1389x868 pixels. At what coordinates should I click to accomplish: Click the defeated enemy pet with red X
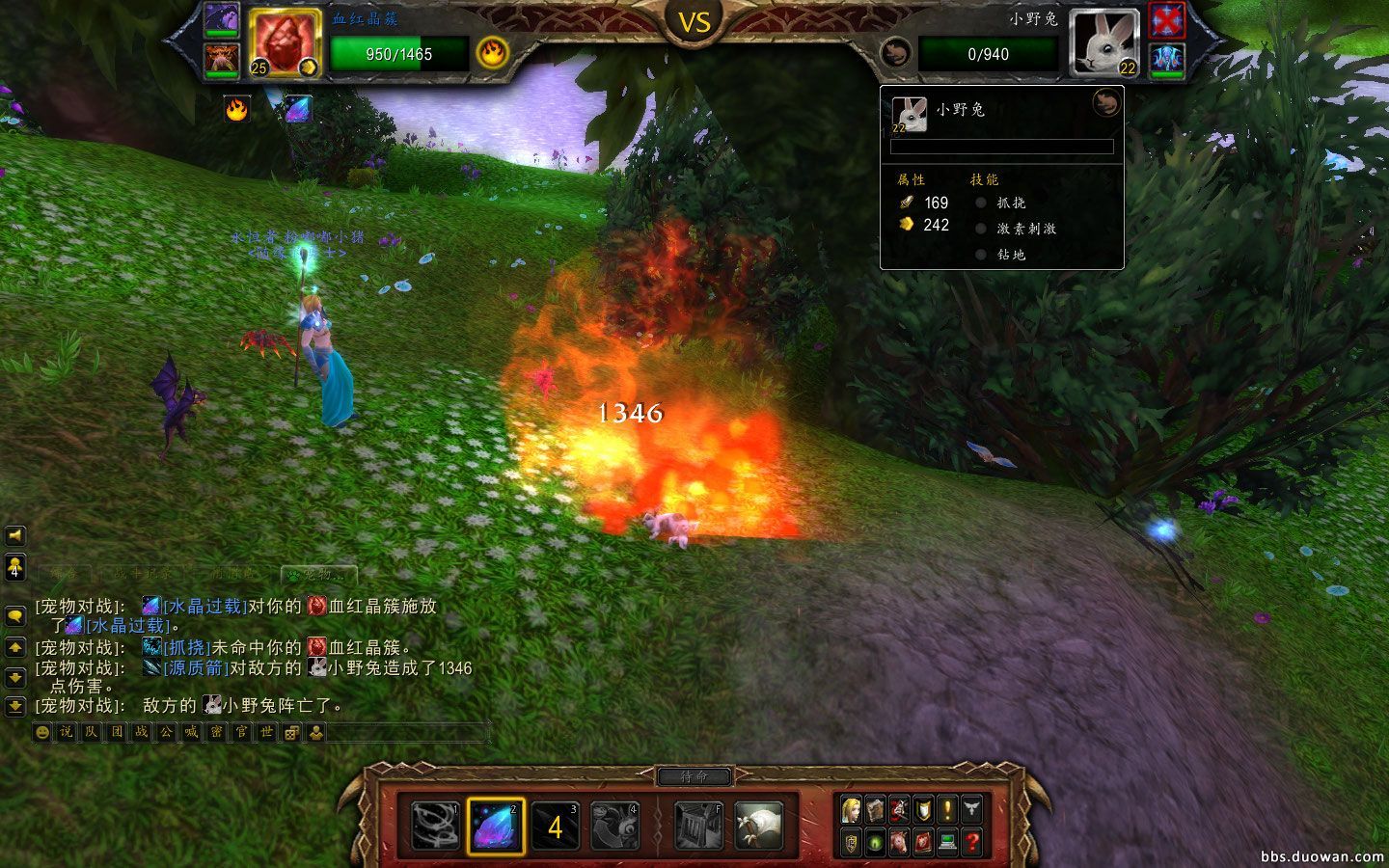pyautogui.click(x=1167, y=19)
